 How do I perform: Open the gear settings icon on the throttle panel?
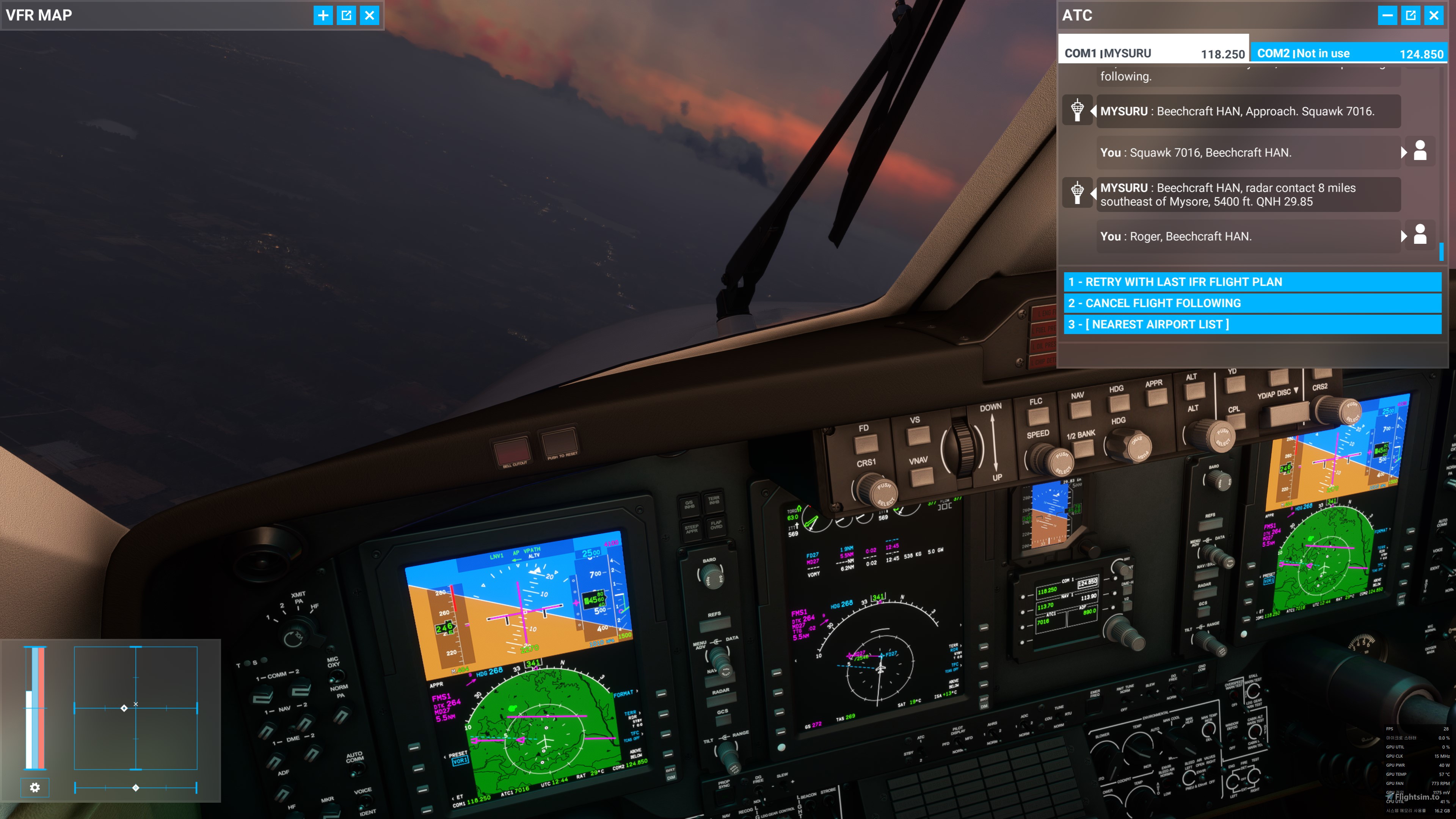click(35, 788)
